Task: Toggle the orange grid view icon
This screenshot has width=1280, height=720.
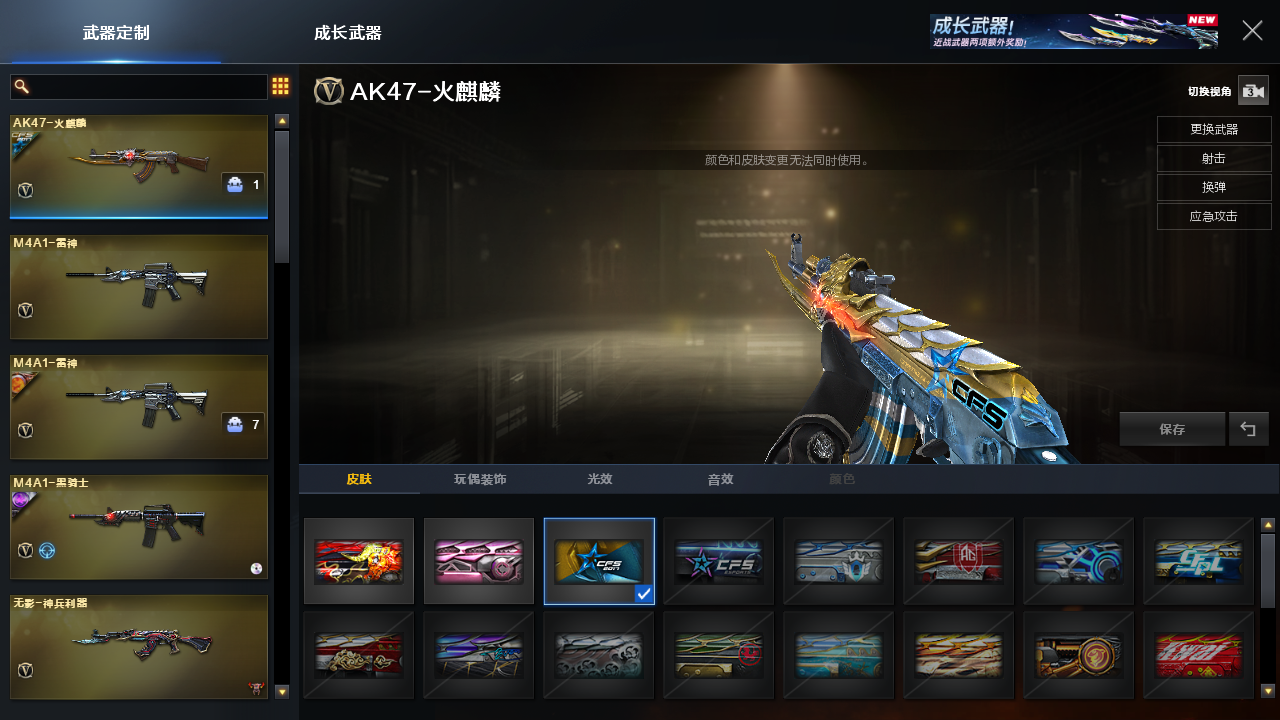Action: [x=280, y=87]
